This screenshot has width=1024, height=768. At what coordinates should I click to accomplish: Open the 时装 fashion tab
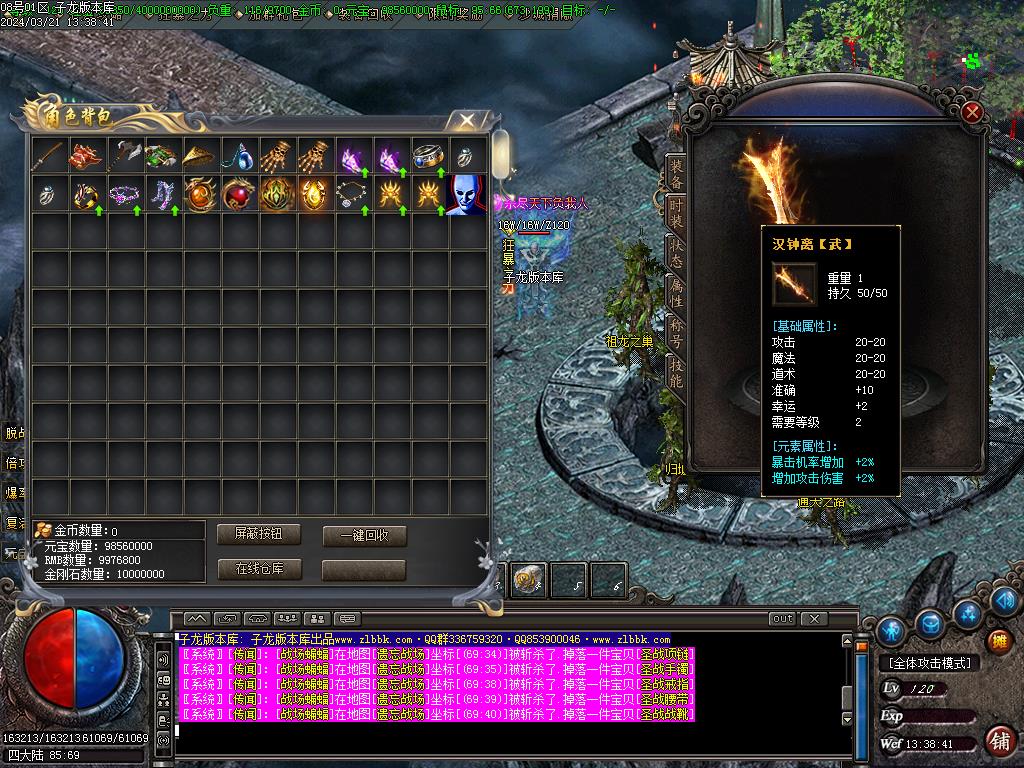[677, 213]
